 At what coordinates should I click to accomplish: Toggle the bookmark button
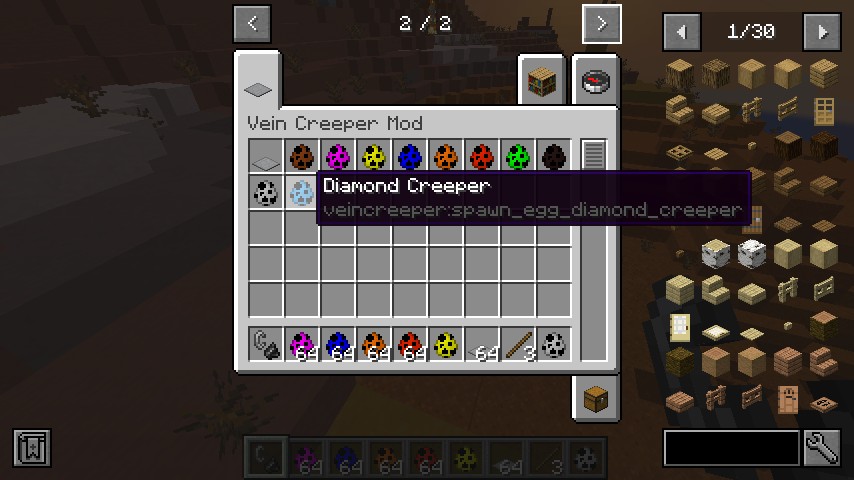32,447
